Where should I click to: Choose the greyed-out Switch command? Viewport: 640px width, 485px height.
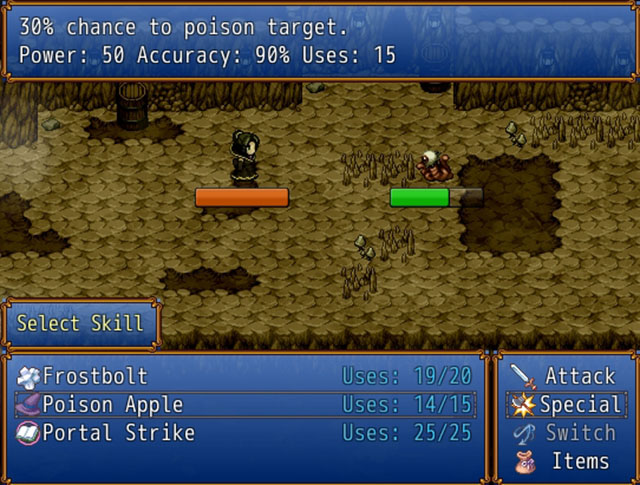pyautogui.click(x=579, y=433)
